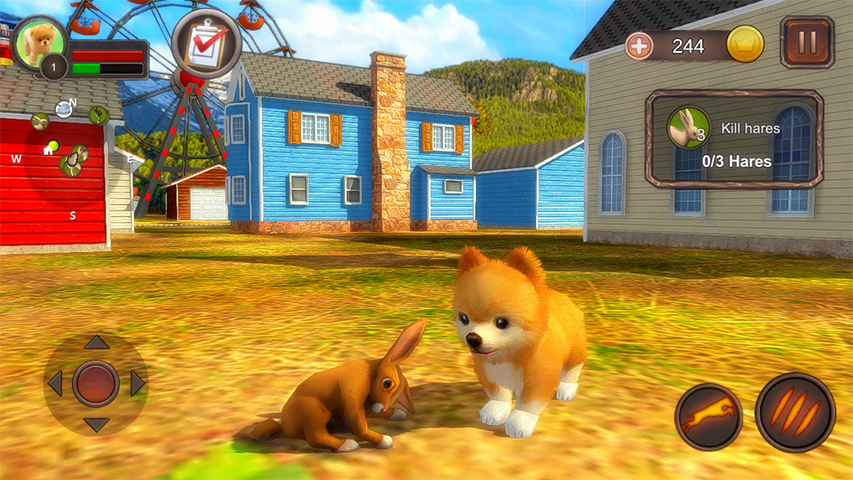Add more coins with the plus button
The height and width of the screenshot is (480, 853).
point(638,45)
